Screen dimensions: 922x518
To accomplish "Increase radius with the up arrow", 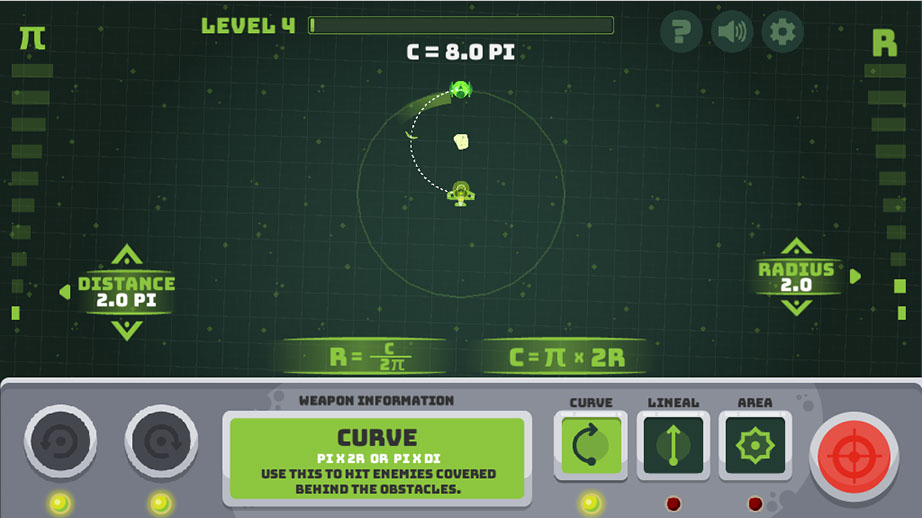I will click(796, 247).
